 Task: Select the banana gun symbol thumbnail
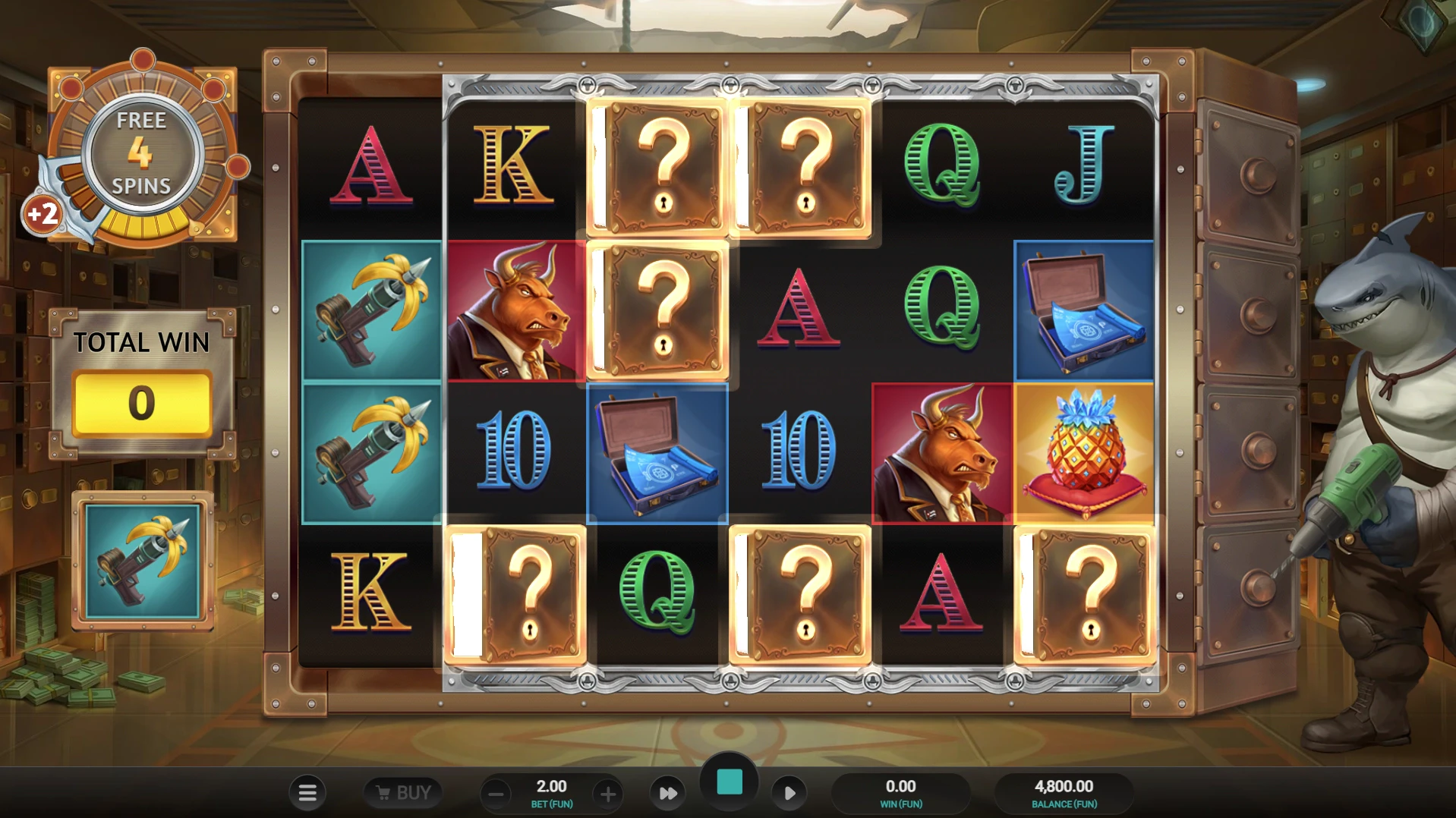(142, 562)
